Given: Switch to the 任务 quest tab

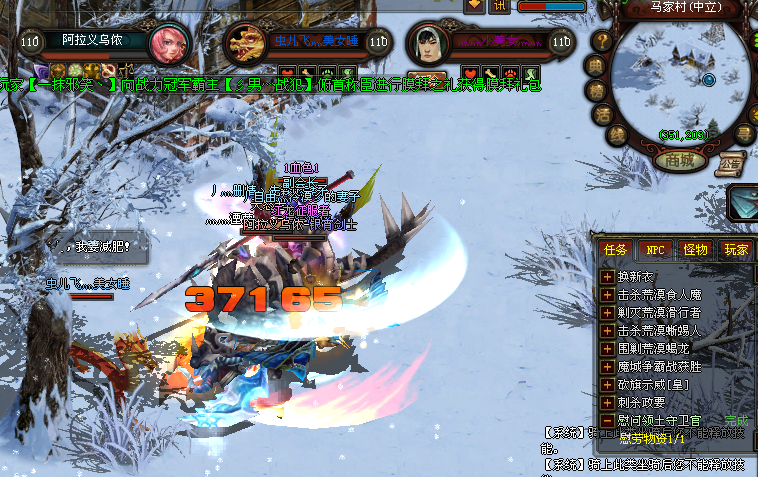Looking at the screenshot, I should pos(616,249).
